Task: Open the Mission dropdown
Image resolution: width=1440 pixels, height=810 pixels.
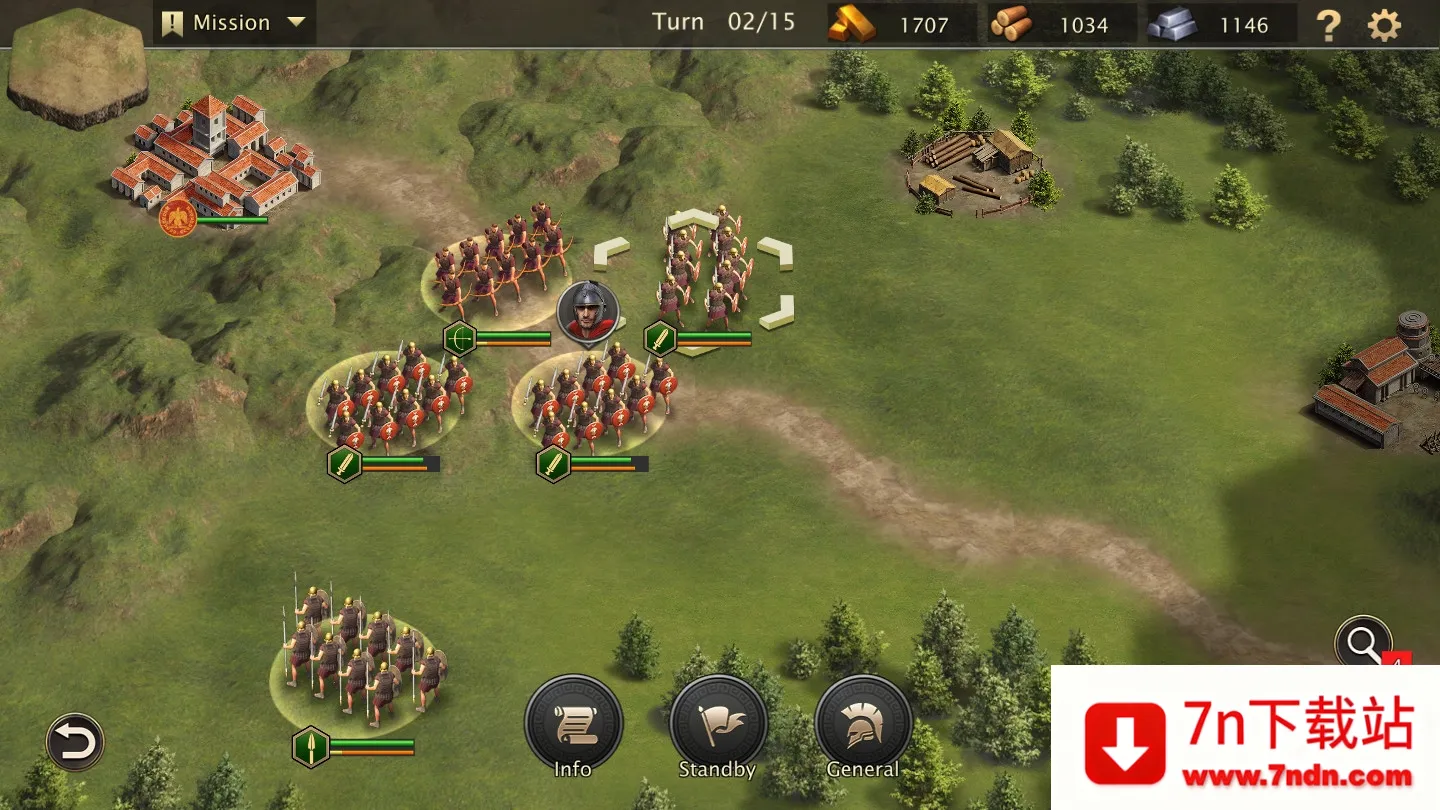Action: click(x=234, y=23)
